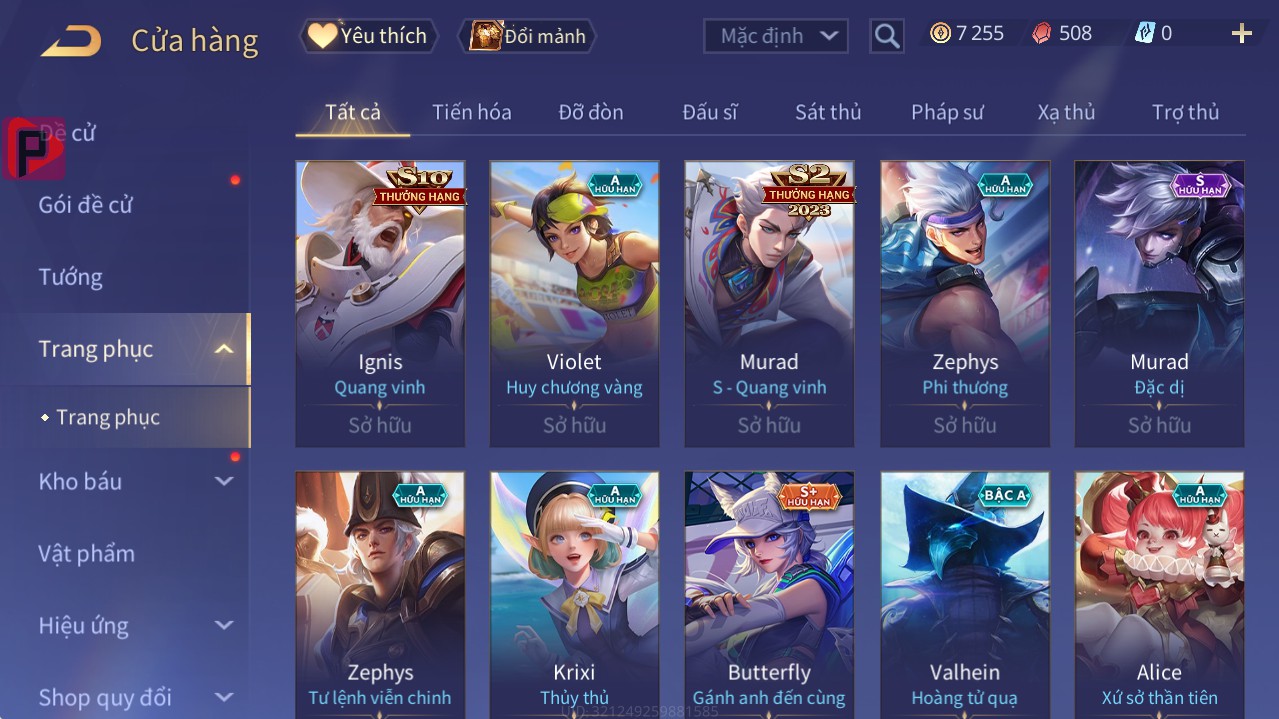Expand the Mặc định sort dropdown
Image resolution: width=1279 pixels, height=719 pixels.
[x=776, y=36]
